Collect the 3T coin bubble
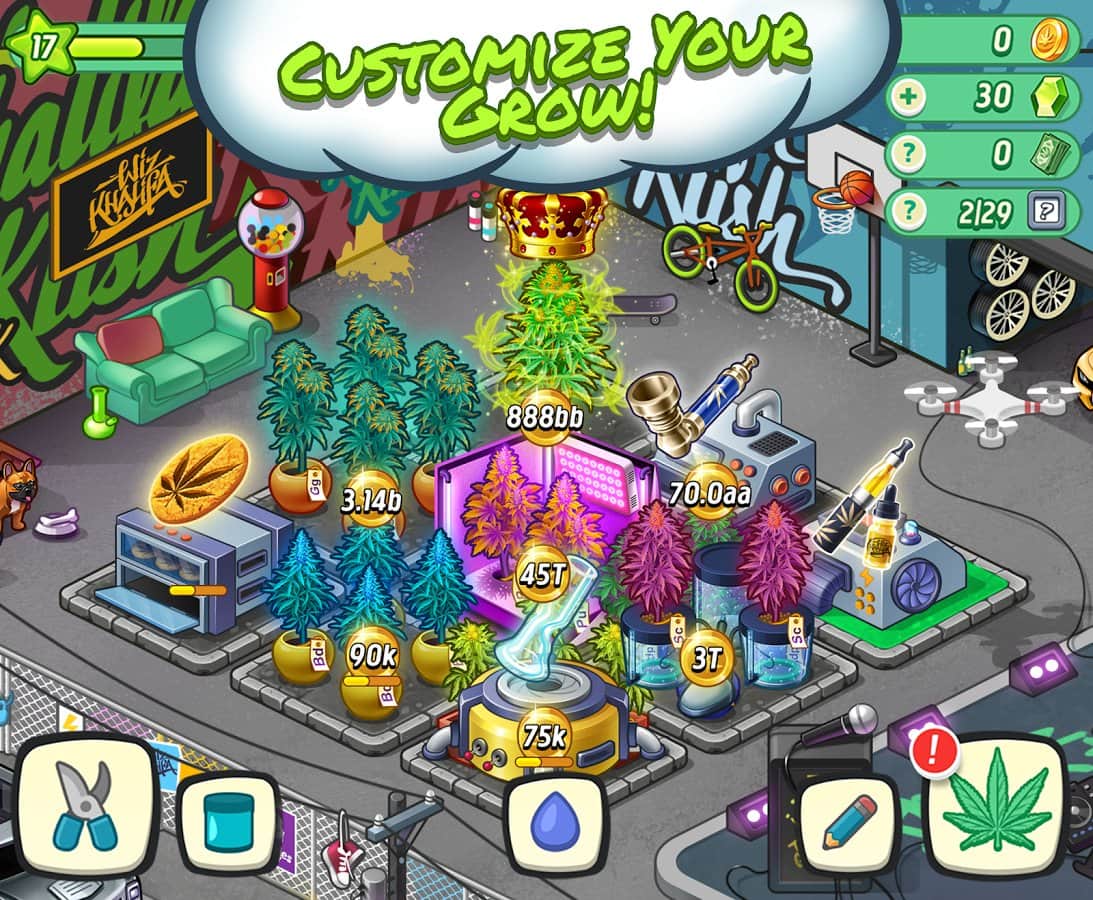This screenshot has height=900, width=1093. [707, 657]
